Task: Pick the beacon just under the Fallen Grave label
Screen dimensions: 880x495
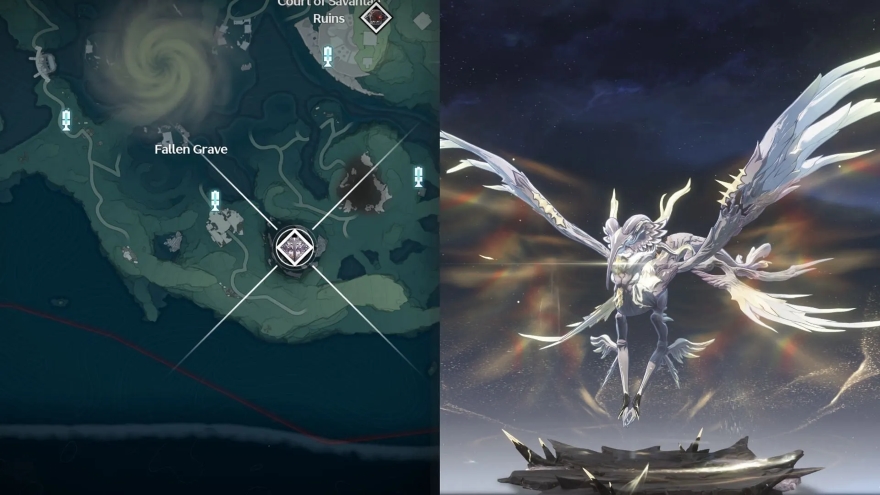Action: tap(215, 198)
